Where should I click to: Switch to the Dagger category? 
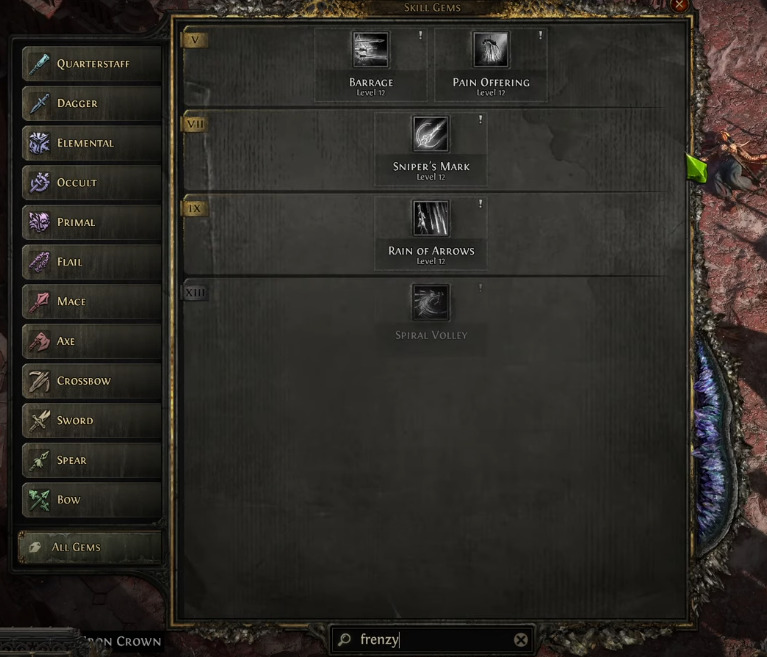91,104
